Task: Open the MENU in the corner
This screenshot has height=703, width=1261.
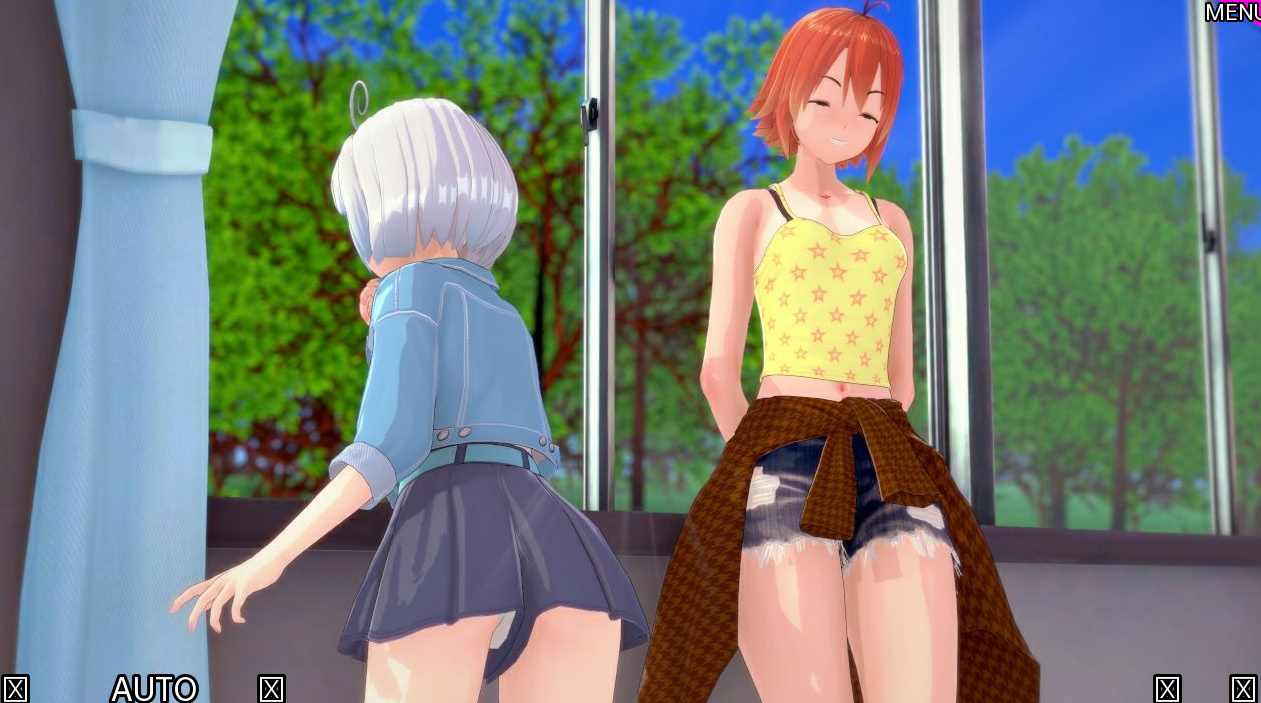Action: click(x=1232, y=12)
